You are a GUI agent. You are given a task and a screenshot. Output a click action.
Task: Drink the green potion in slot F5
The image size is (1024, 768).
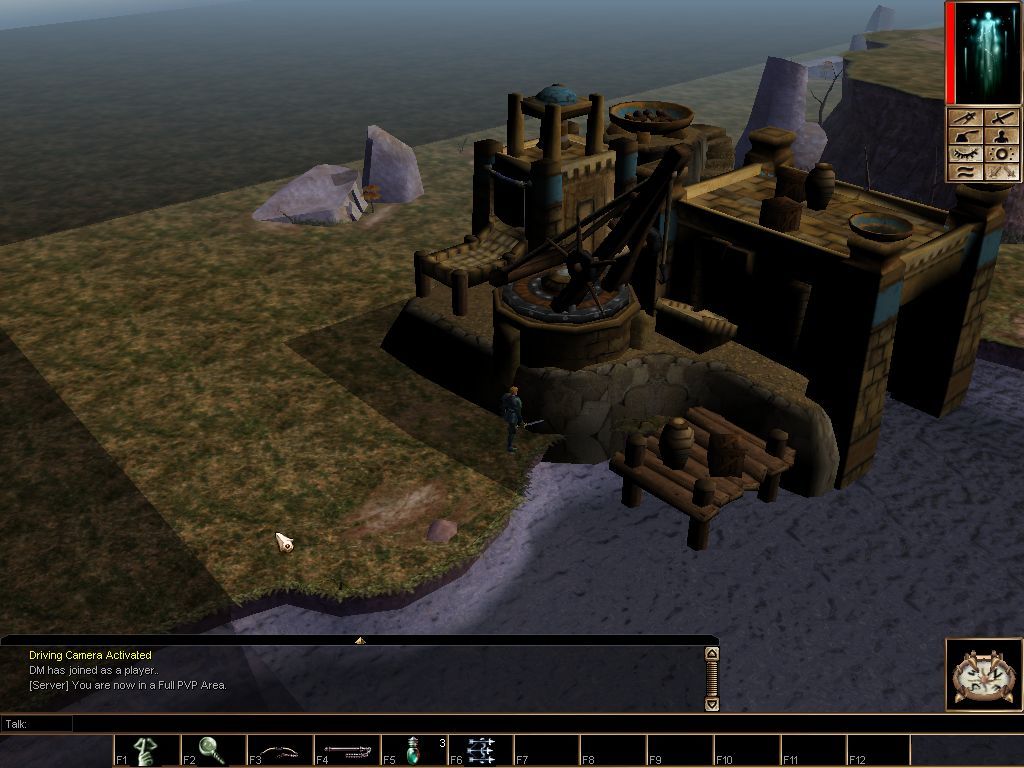point(413,750)
